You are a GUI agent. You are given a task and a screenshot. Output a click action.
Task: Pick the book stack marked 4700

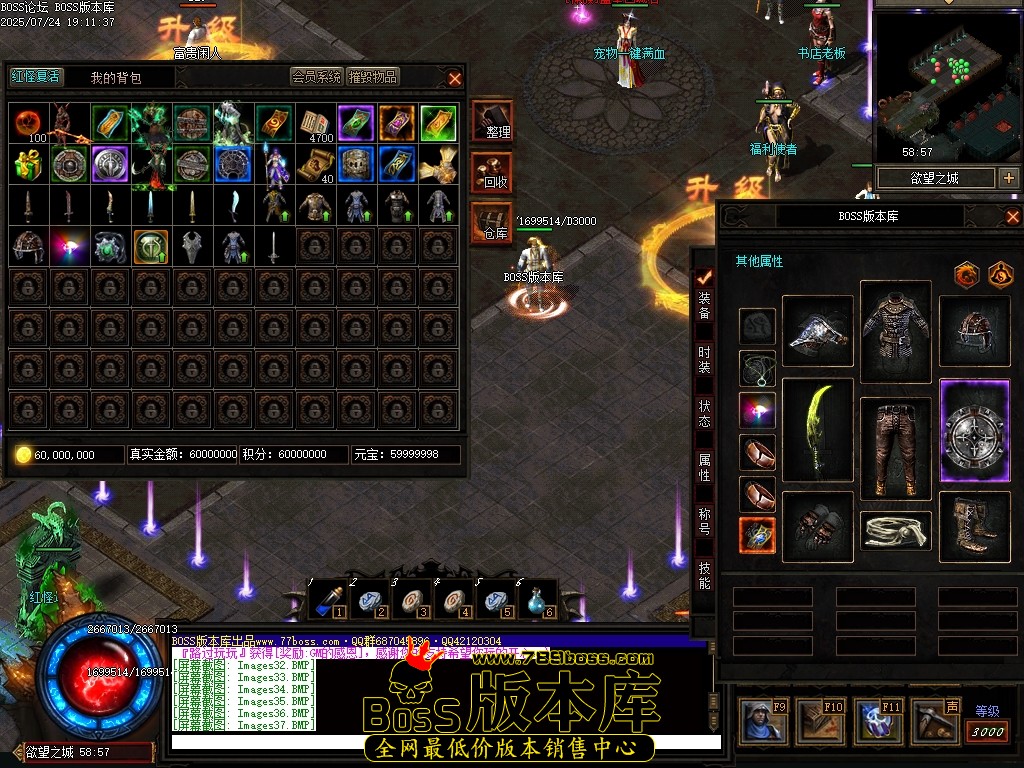315,124
